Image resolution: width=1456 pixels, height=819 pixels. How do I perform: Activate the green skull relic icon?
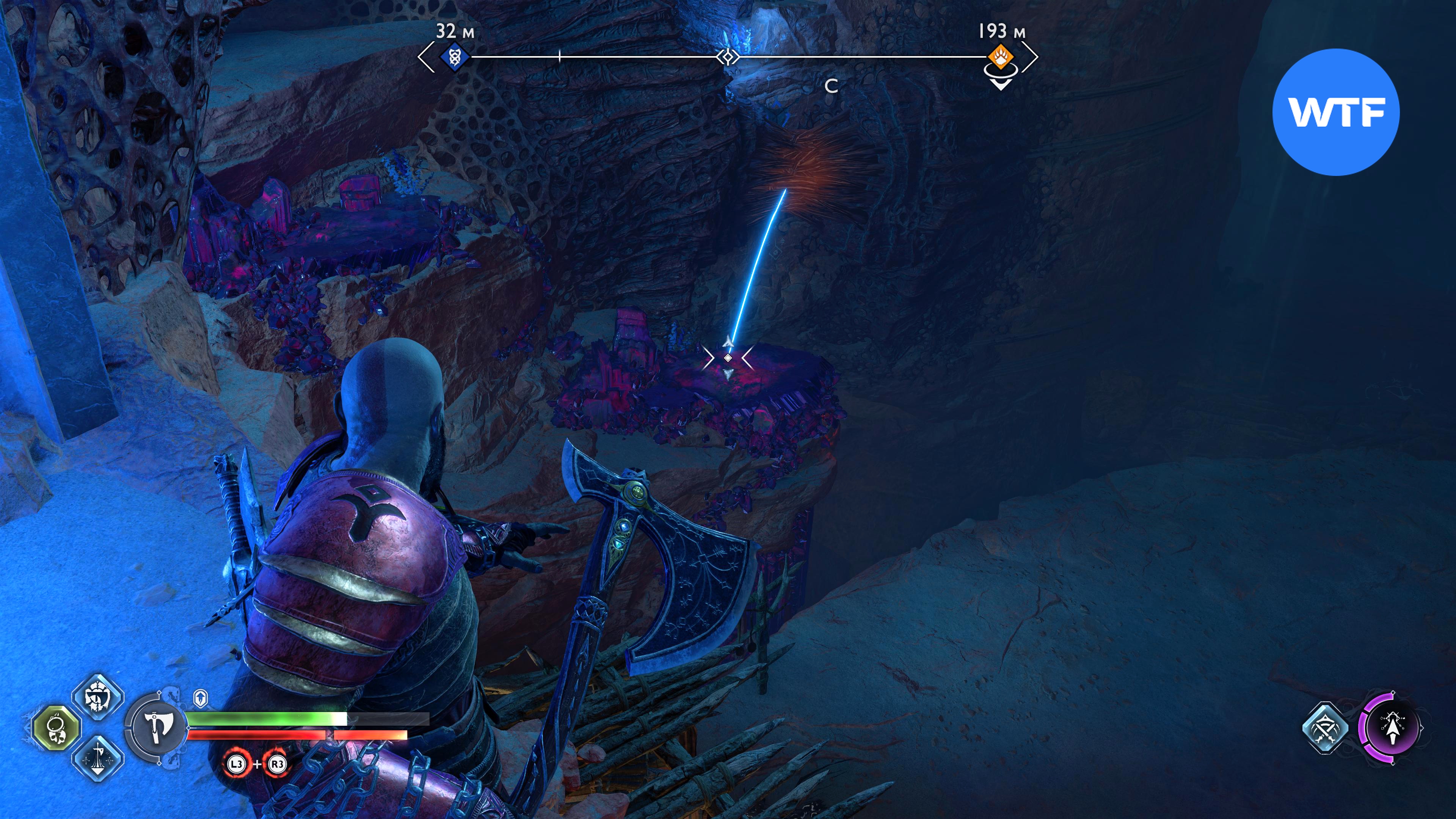point(56,728)
